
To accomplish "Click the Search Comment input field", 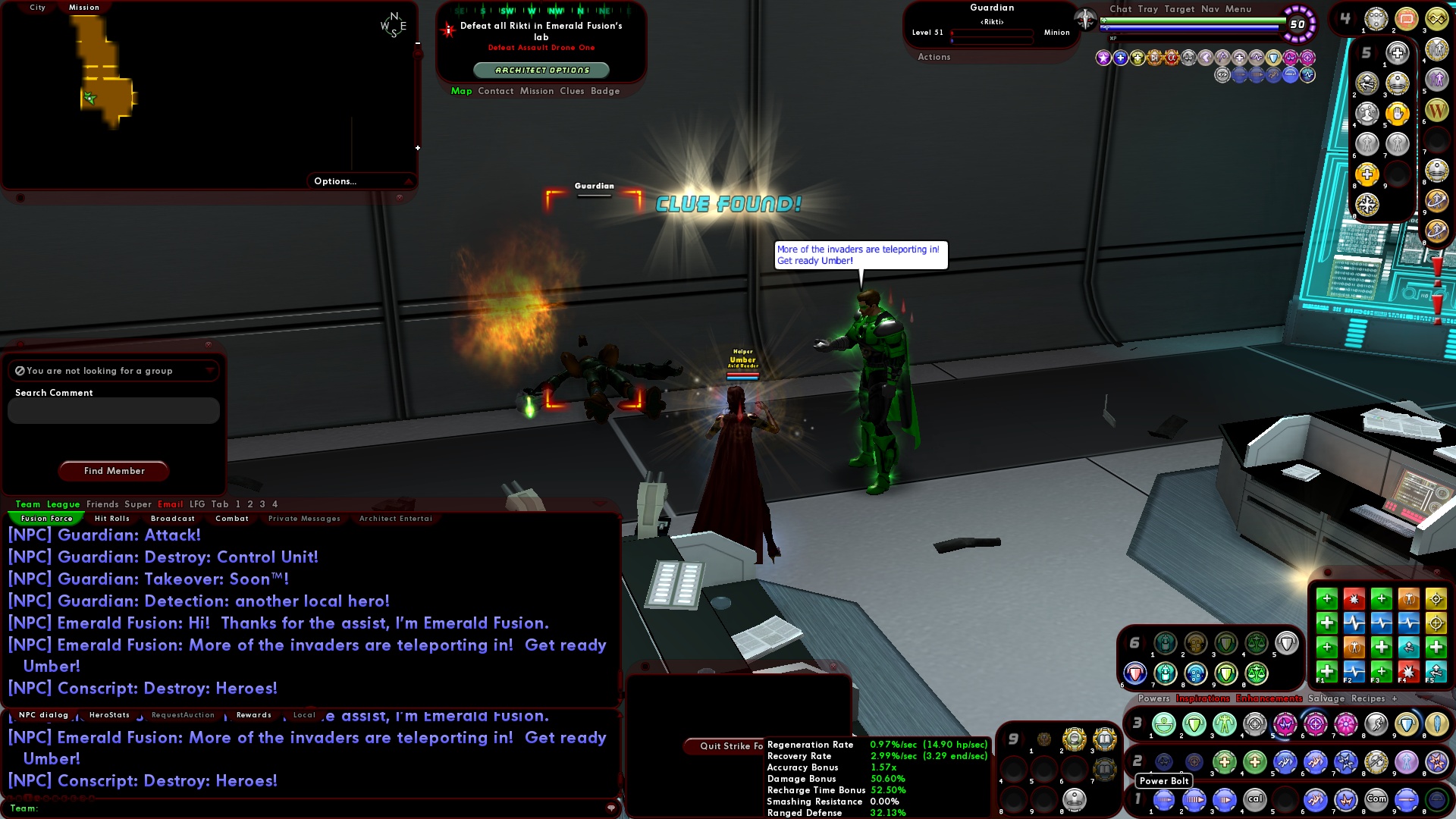I will [x=112, y=410].
